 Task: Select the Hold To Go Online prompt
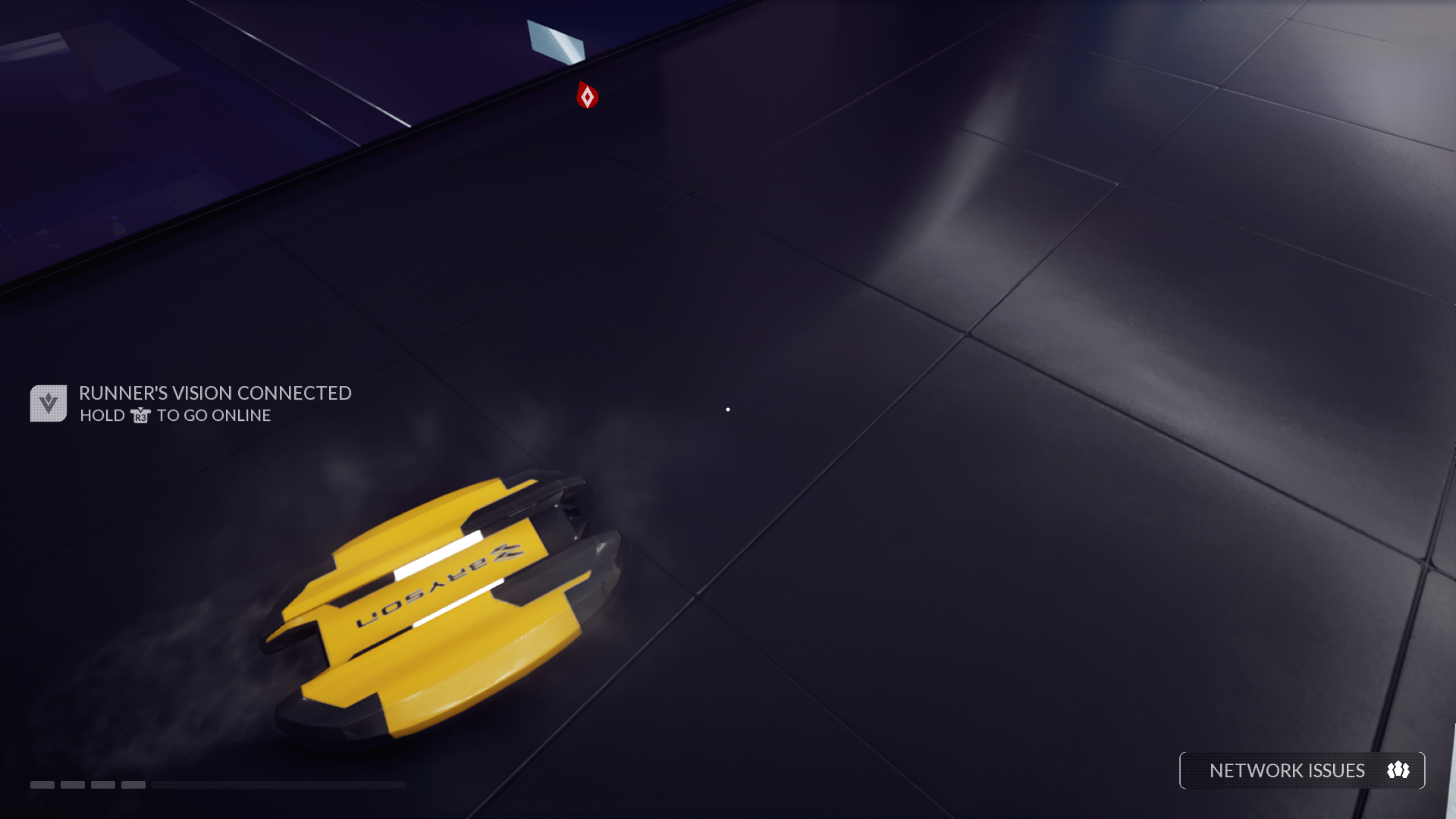pos(173,416)
